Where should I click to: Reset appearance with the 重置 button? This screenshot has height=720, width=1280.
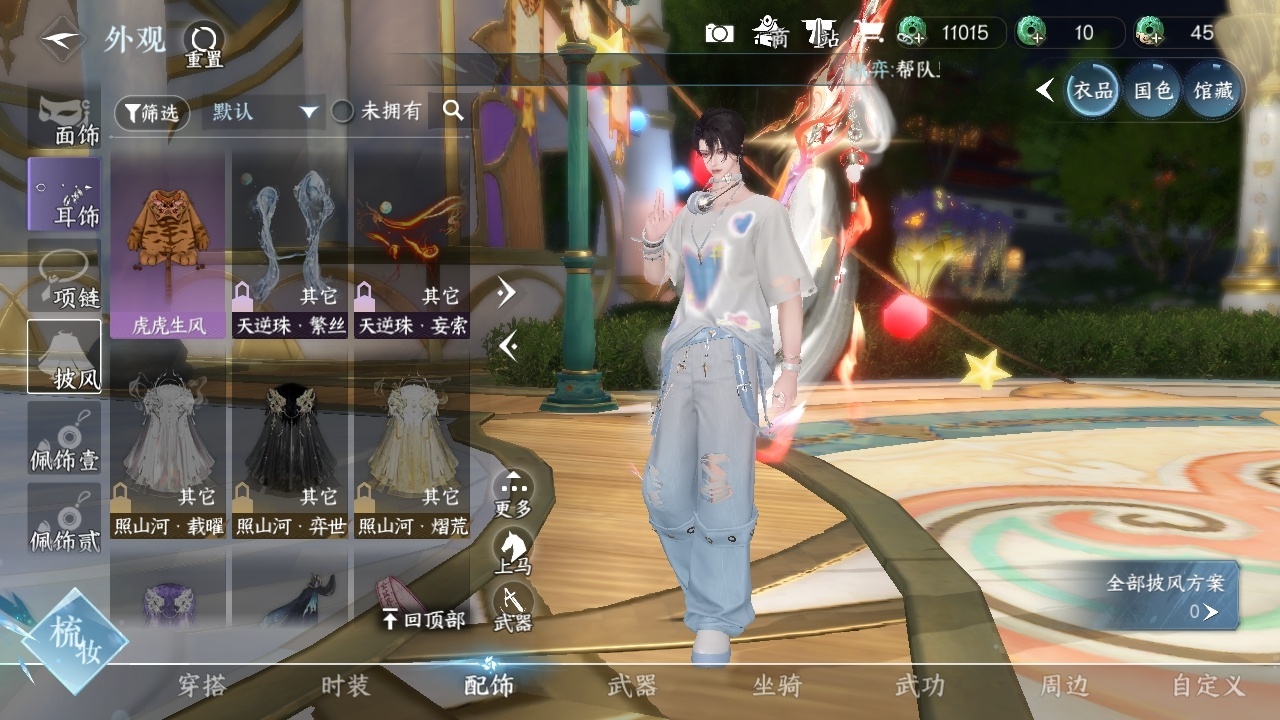[203, 42]
